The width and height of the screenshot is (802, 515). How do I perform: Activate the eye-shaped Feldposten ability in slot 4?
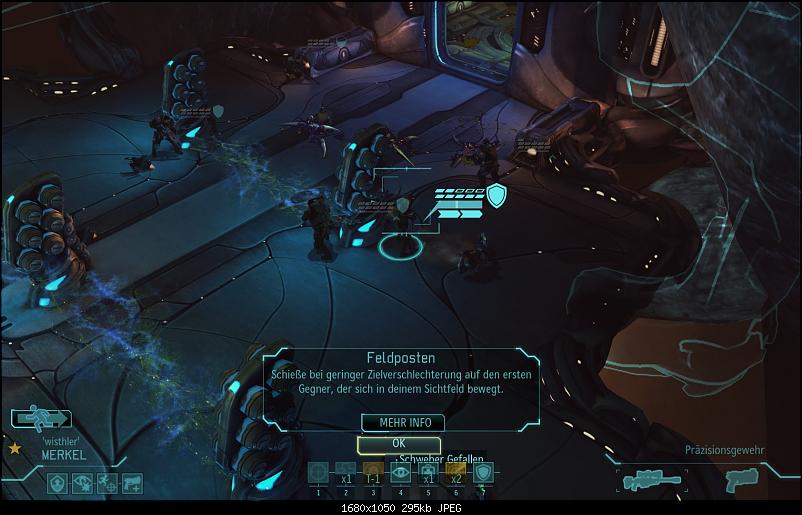[x=401, y=473]
